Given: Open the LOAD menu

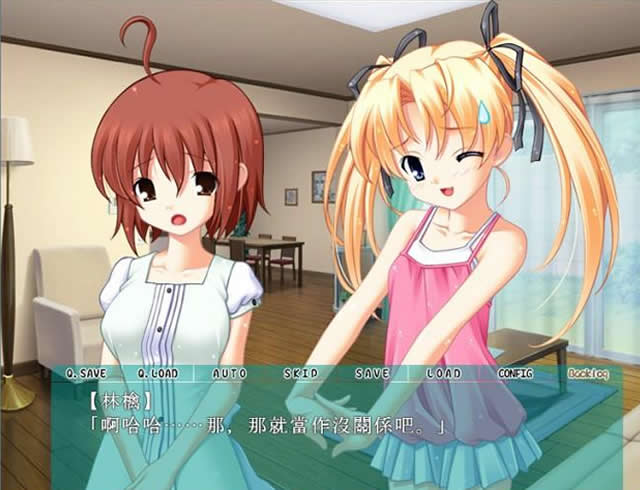Looking at the screenshot, I should (443, 374).
